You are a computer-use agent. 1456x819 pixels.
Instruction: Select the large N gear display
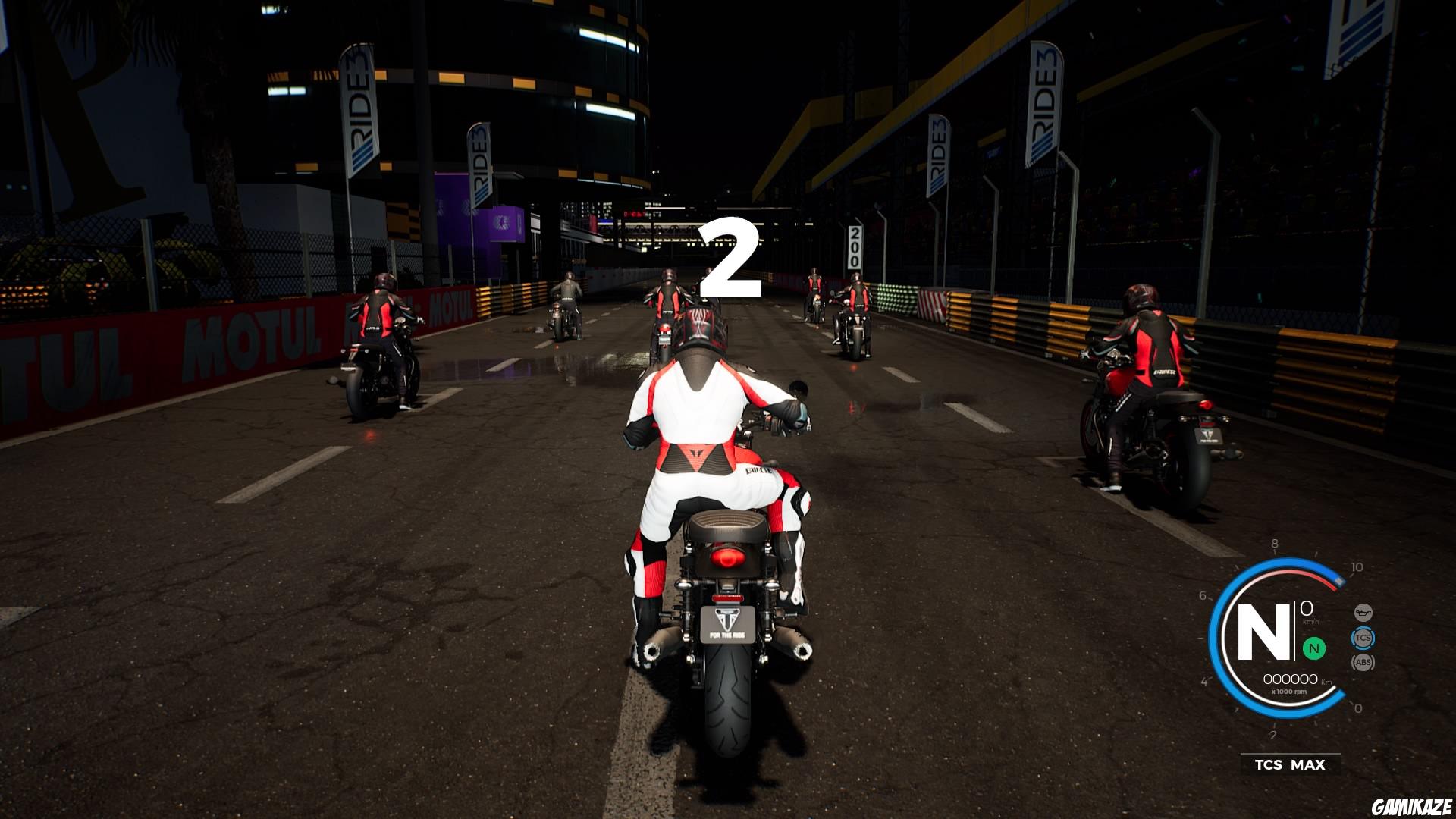point(1264,632)
